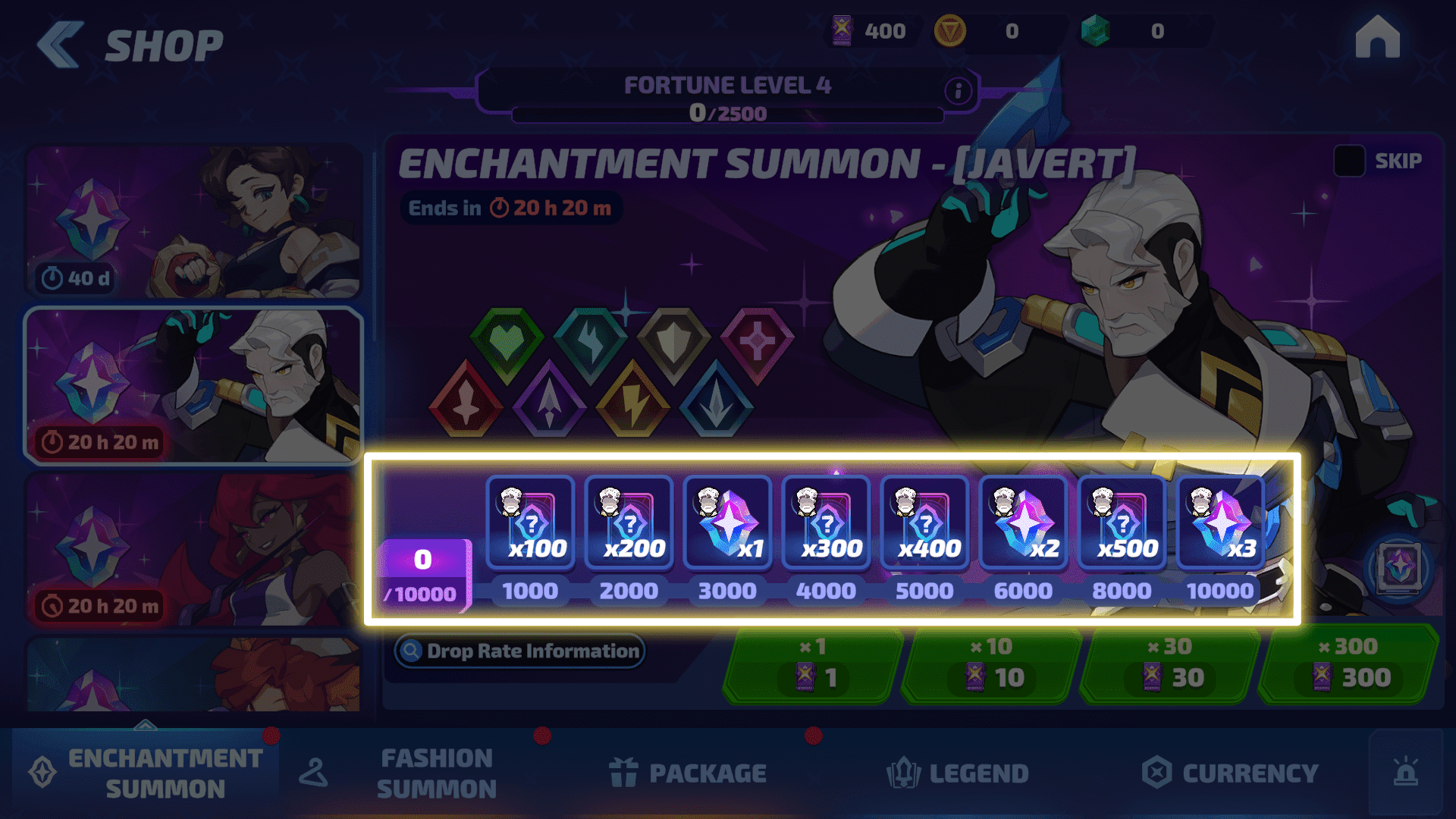Open the enchantment book icon

[x=1399, y=567]
